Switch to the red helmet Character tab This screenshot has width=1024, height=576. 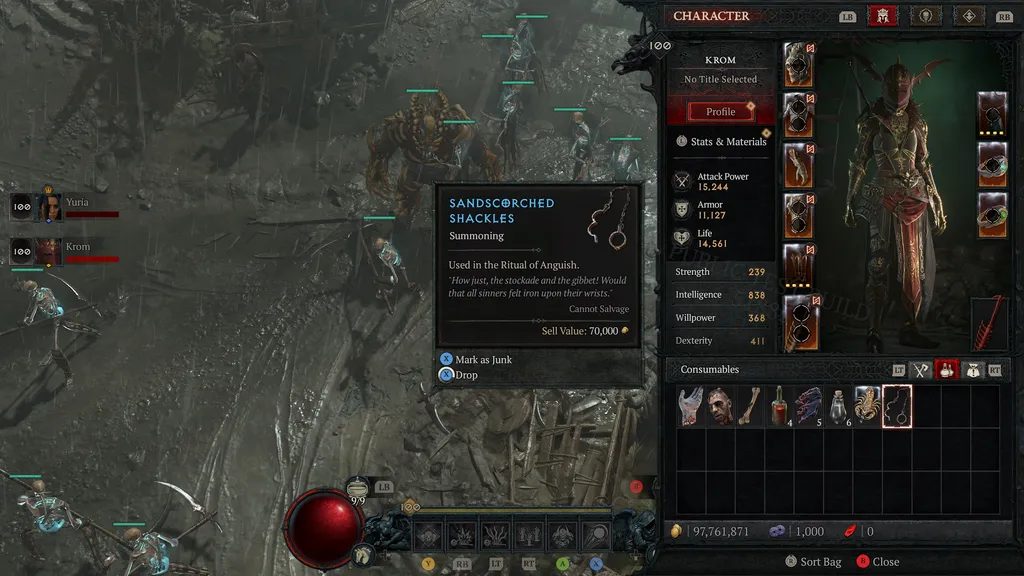click(882, 16)
